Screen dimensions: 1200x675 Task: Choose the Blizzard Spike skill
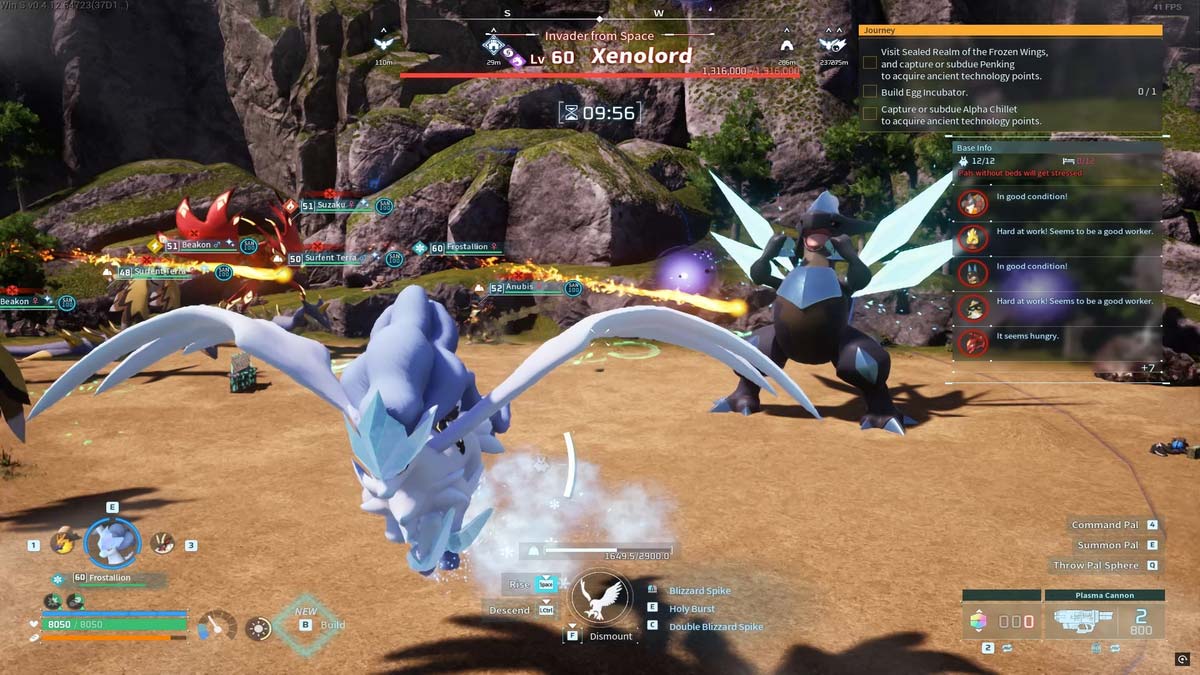(x=699, y=591)
